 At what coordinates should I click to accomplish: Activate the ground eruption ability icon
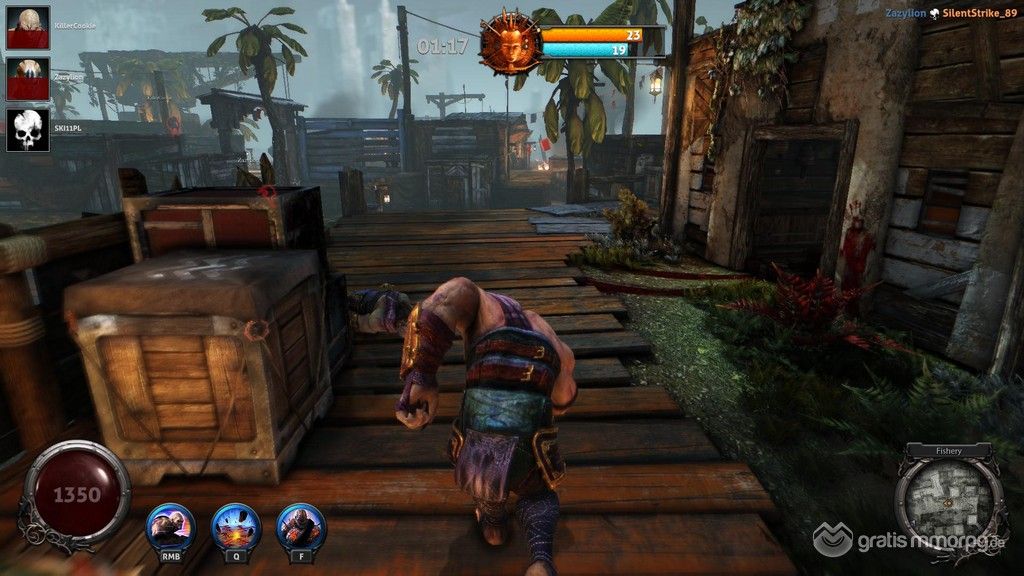[x=236, y=525]
